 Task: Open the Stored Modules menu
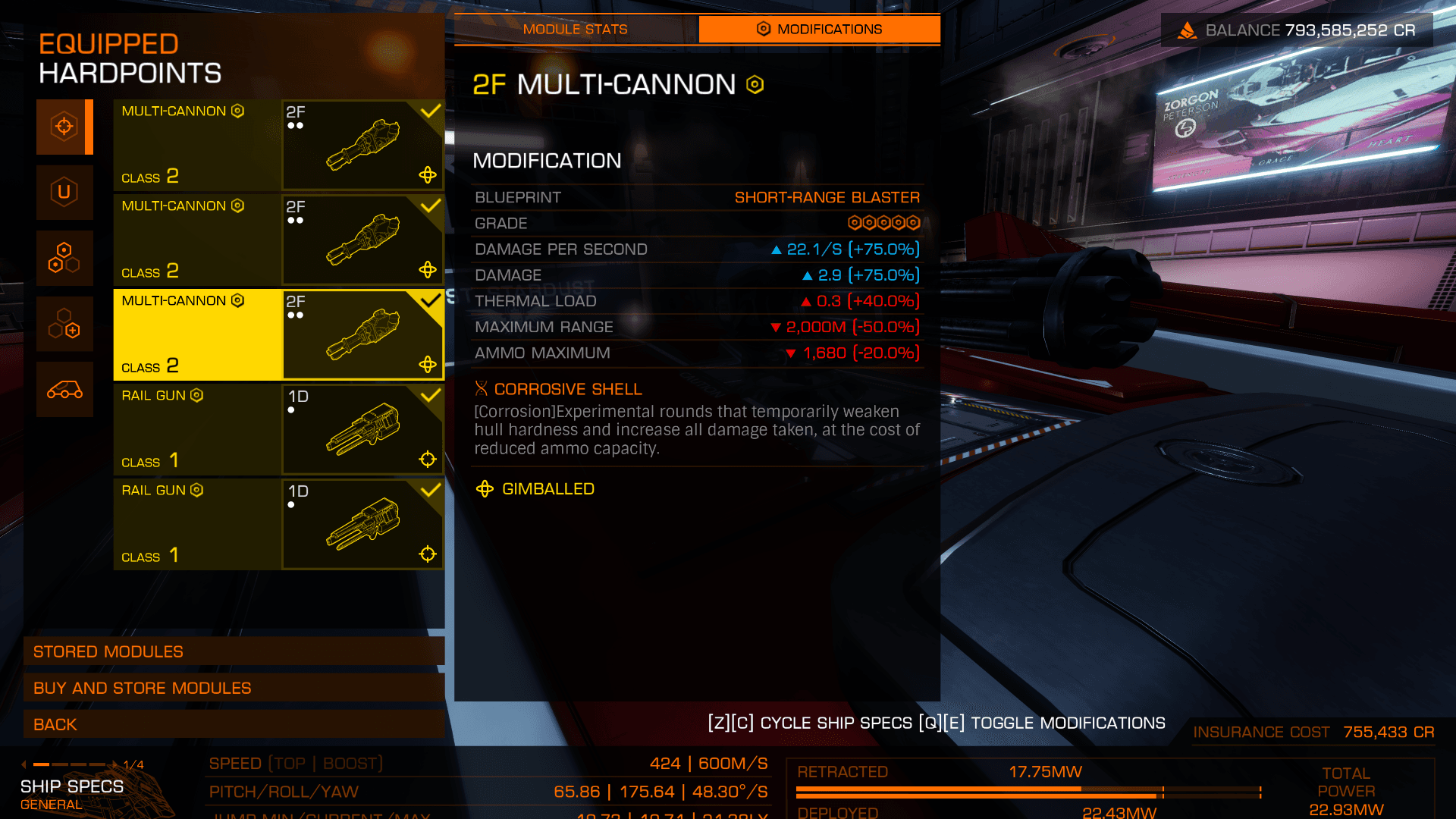pyautogui.click(x=234, y=651)
